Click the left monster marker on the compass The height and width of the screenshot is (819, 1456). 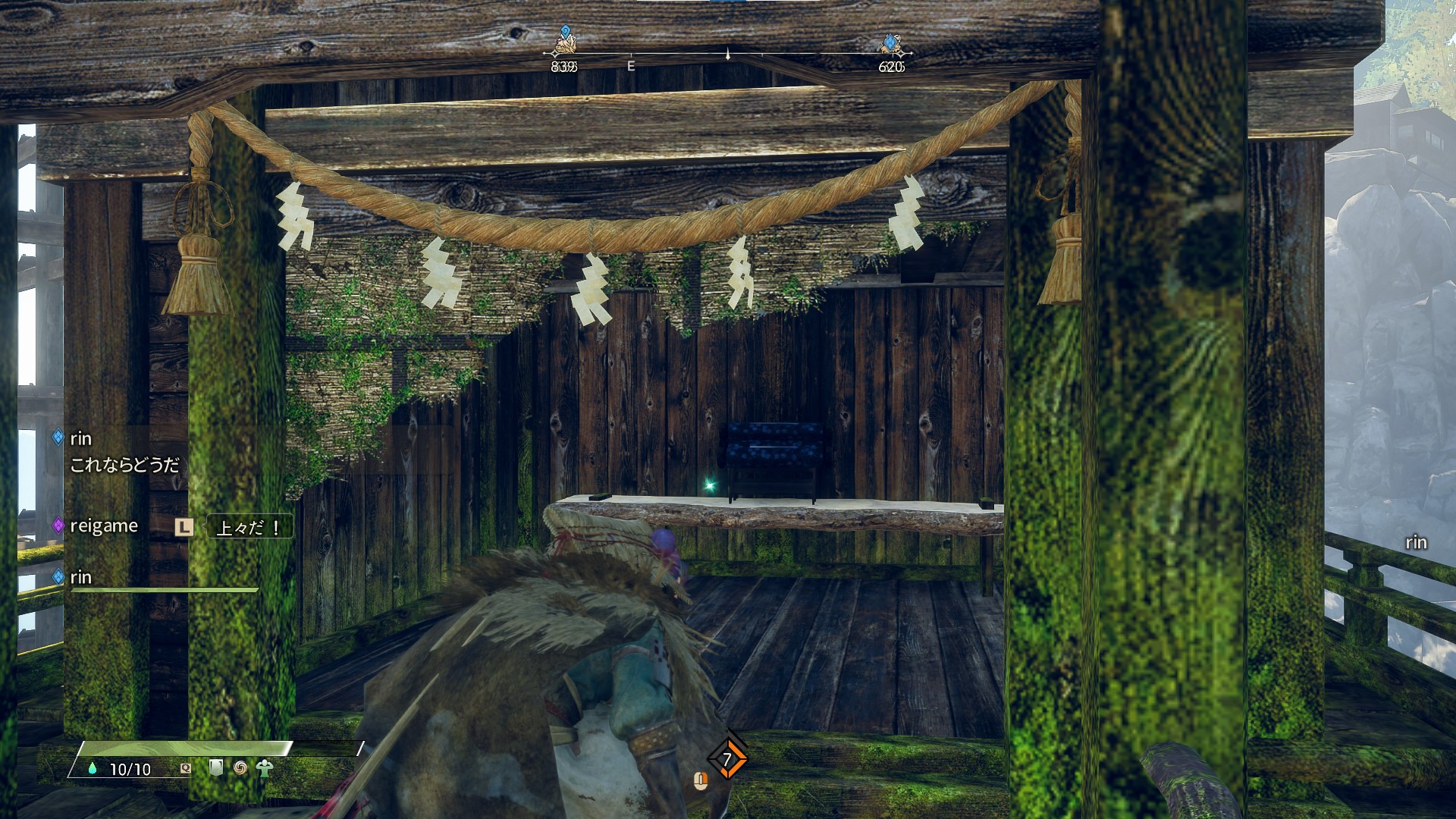[564, 42]
